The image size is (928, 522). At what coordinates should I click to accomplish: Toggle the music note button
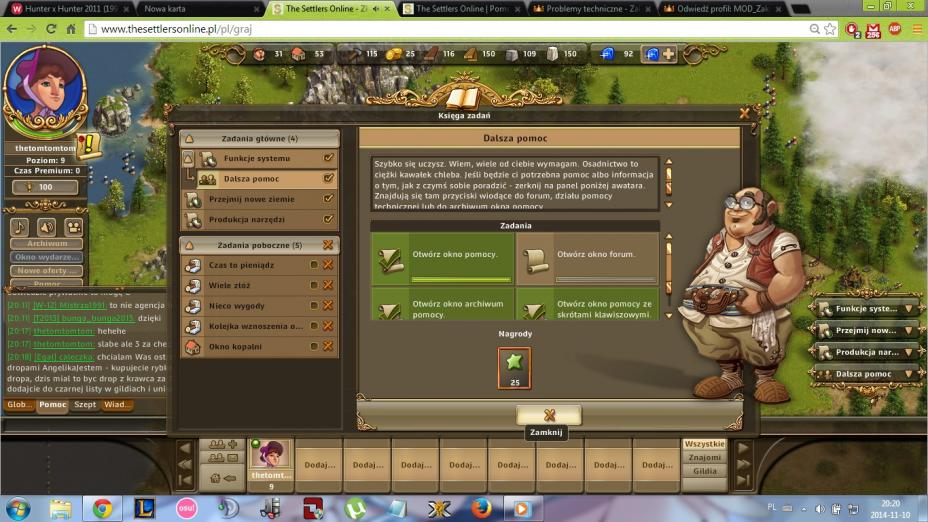(20, 227)
